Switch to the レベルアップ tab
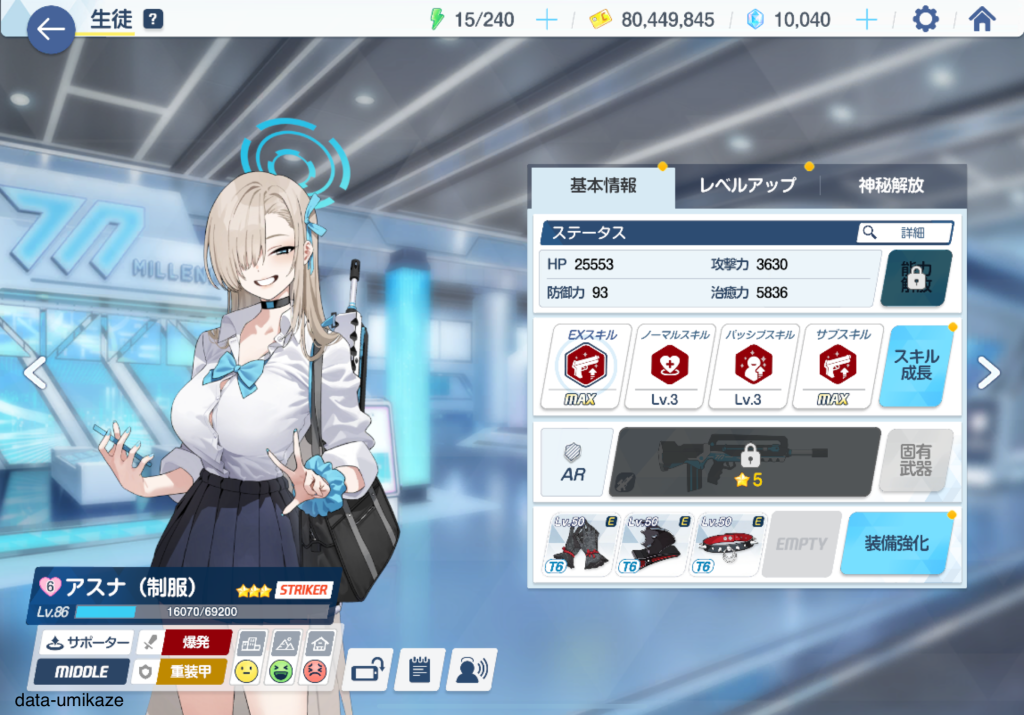1024x715 pixels. (746, 186)
